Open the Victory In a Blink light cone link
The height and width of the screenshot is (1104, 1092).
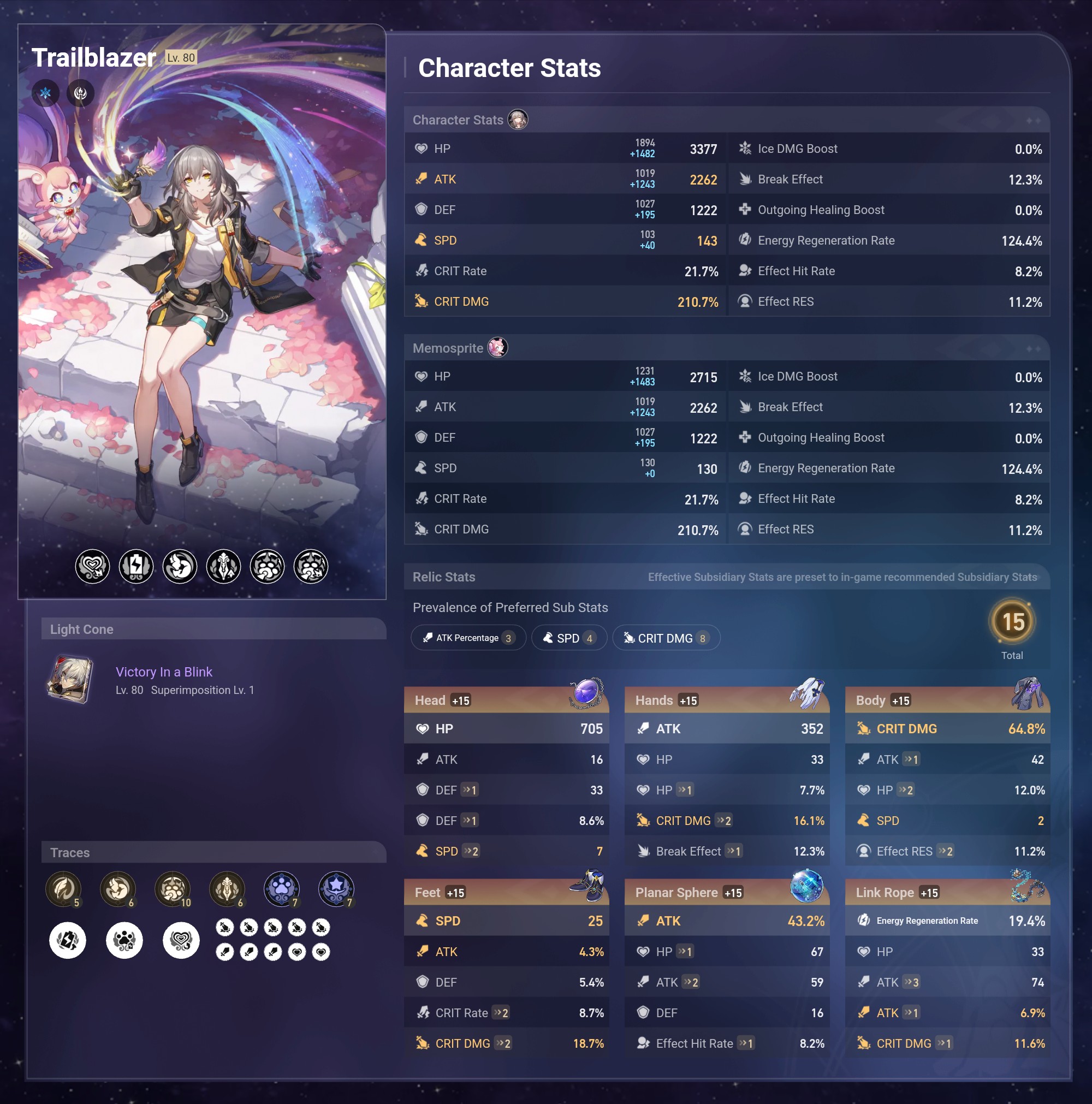coord(164,672)
